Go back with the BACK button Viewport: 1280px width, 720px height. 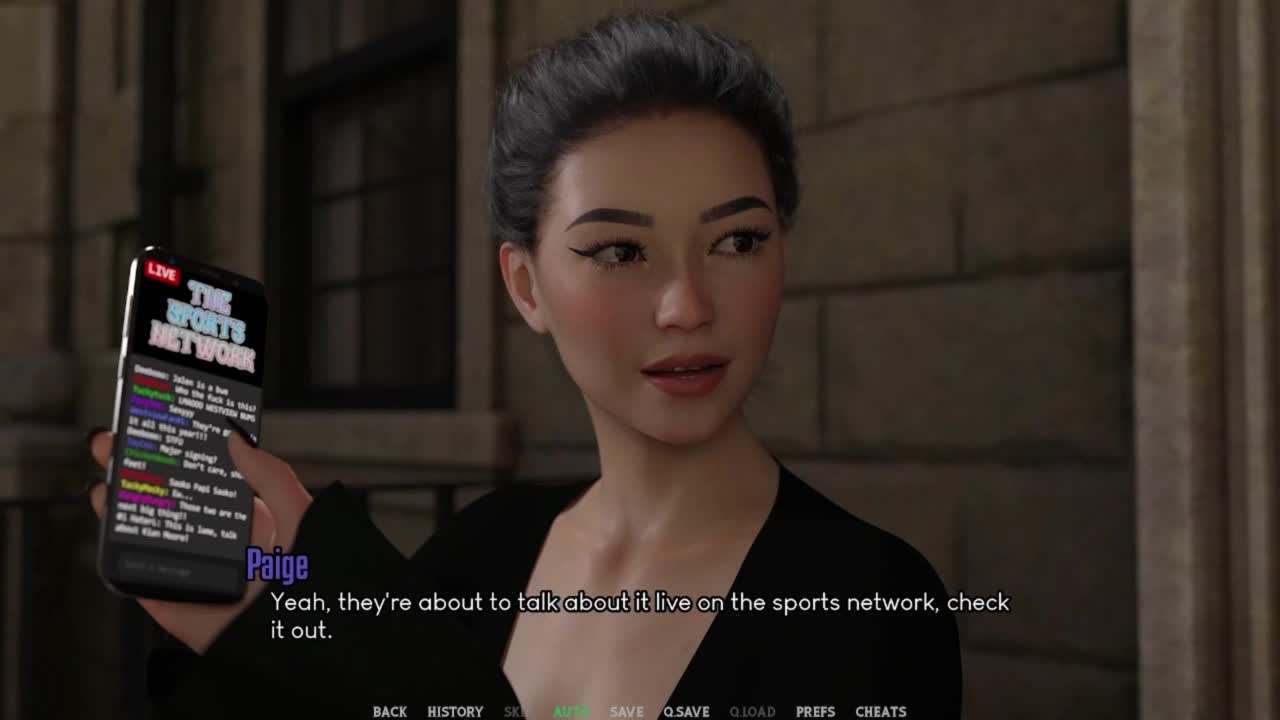[389, 711]
